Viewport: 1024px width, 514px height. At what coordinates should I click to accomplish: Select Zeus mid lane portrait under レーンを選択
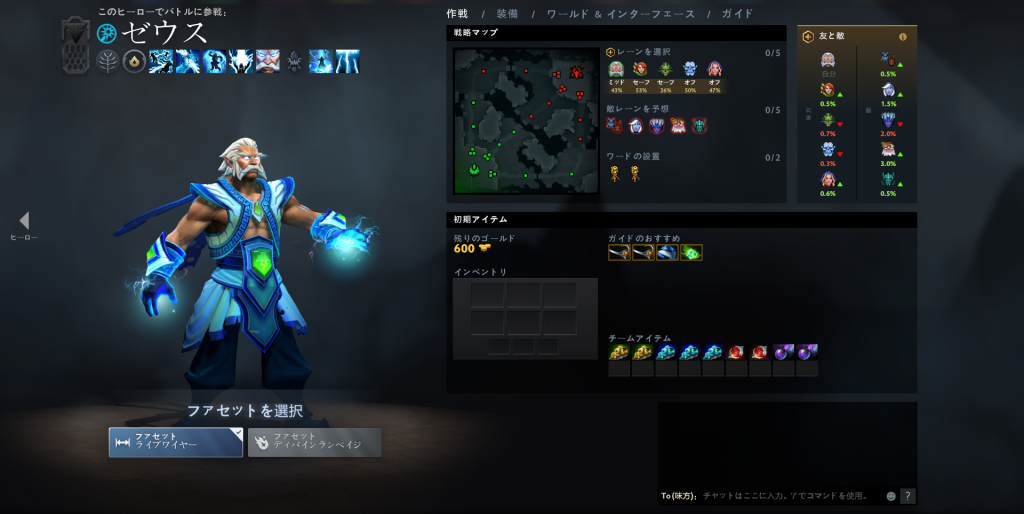pyautogui.click(x=617, y=69)
